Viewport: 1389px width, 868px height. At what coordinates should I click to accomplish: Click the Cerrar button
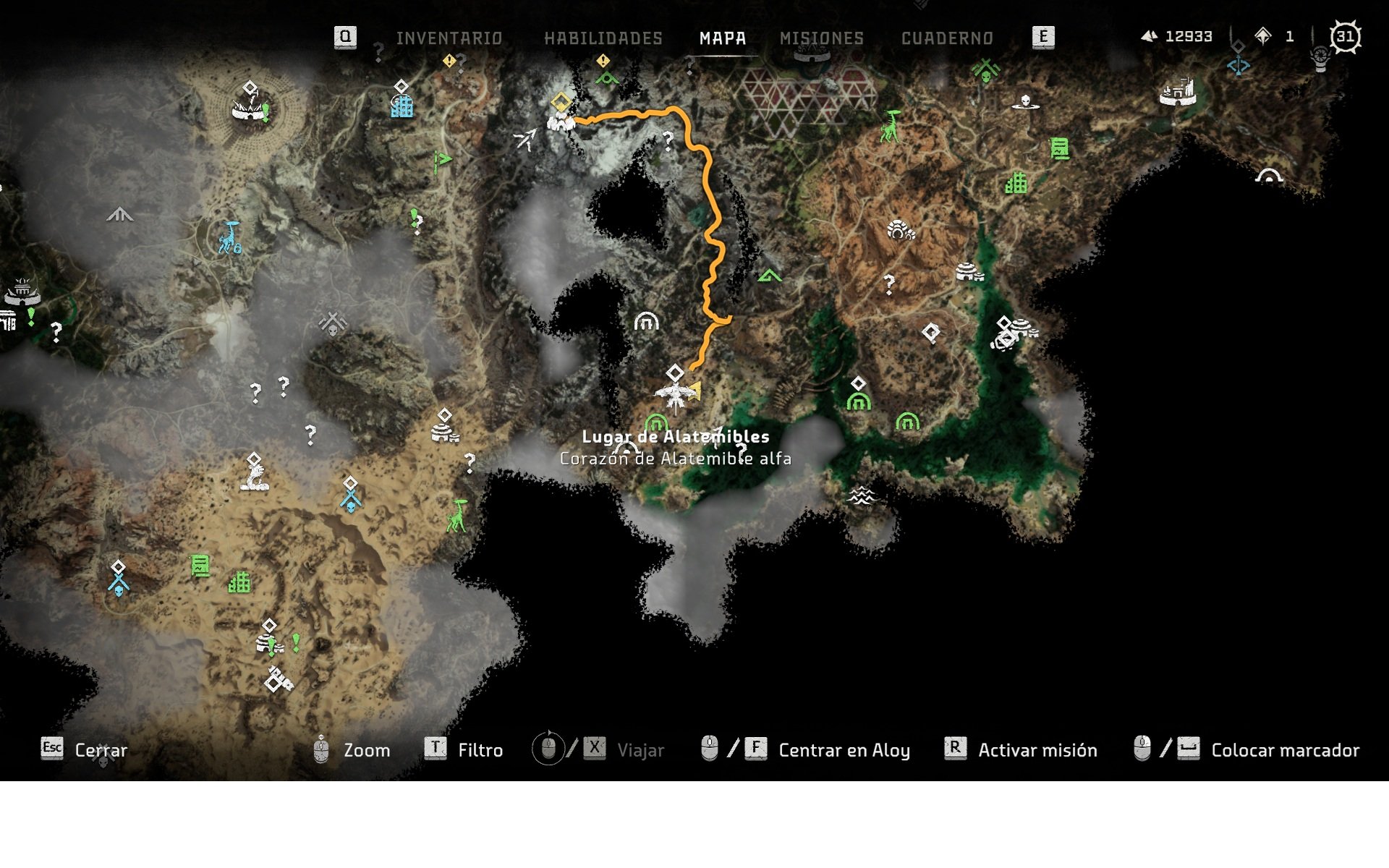[101, 750]
